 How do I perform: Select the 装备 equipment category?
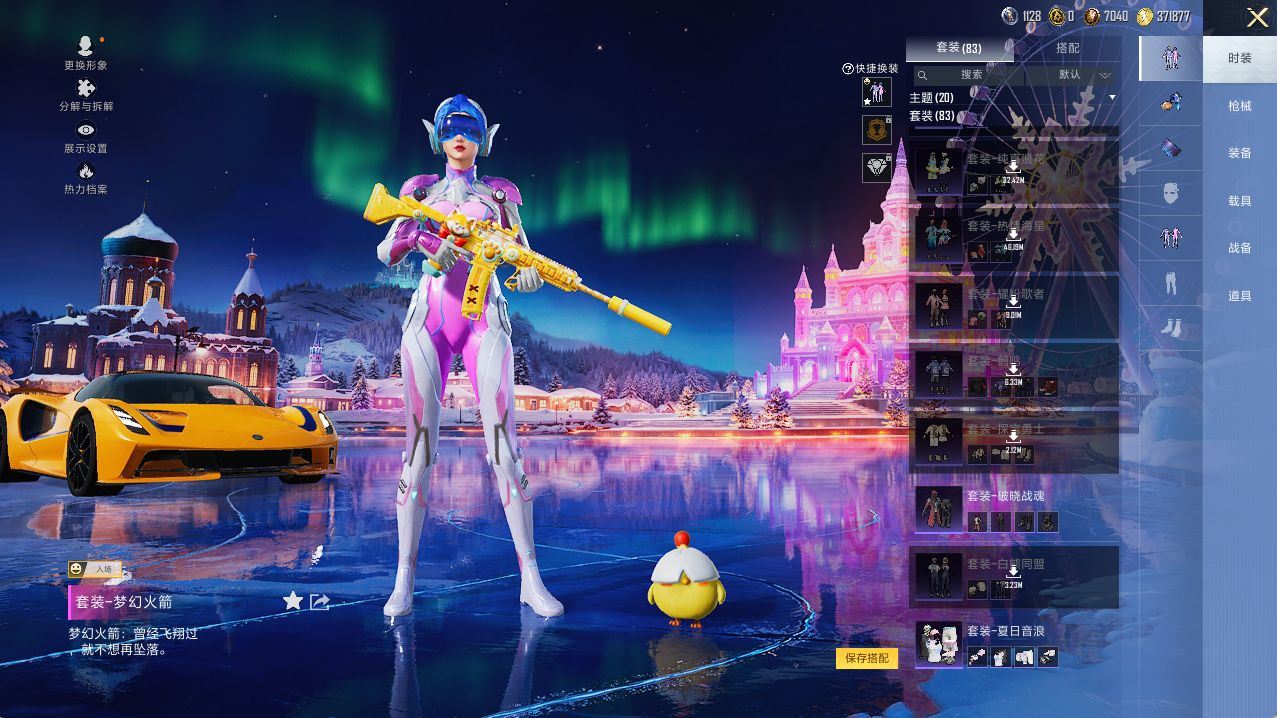point(1240,153)
